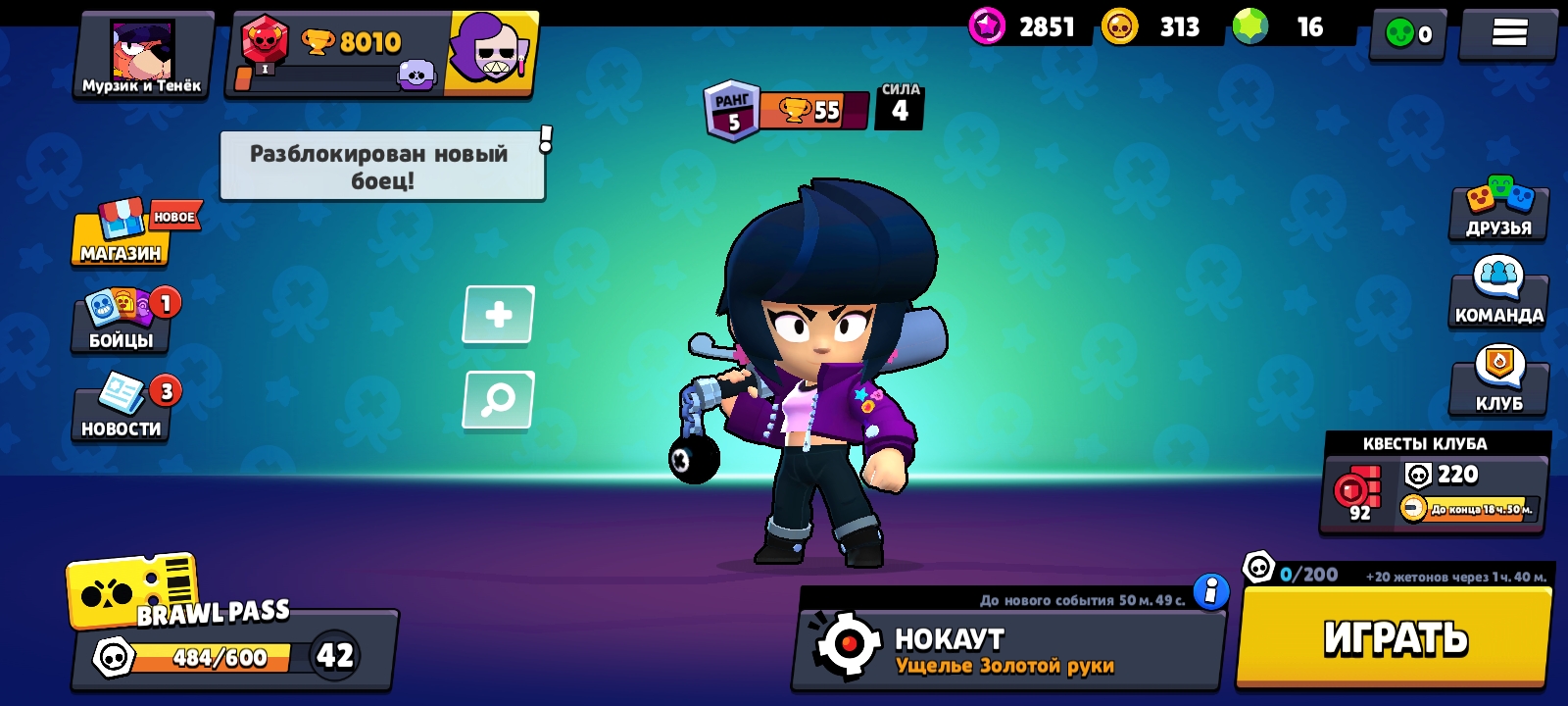Open the БОЙЦЫ brawlers menu
This screenshot has height=706, width=1568.
(x=121, y=322)
